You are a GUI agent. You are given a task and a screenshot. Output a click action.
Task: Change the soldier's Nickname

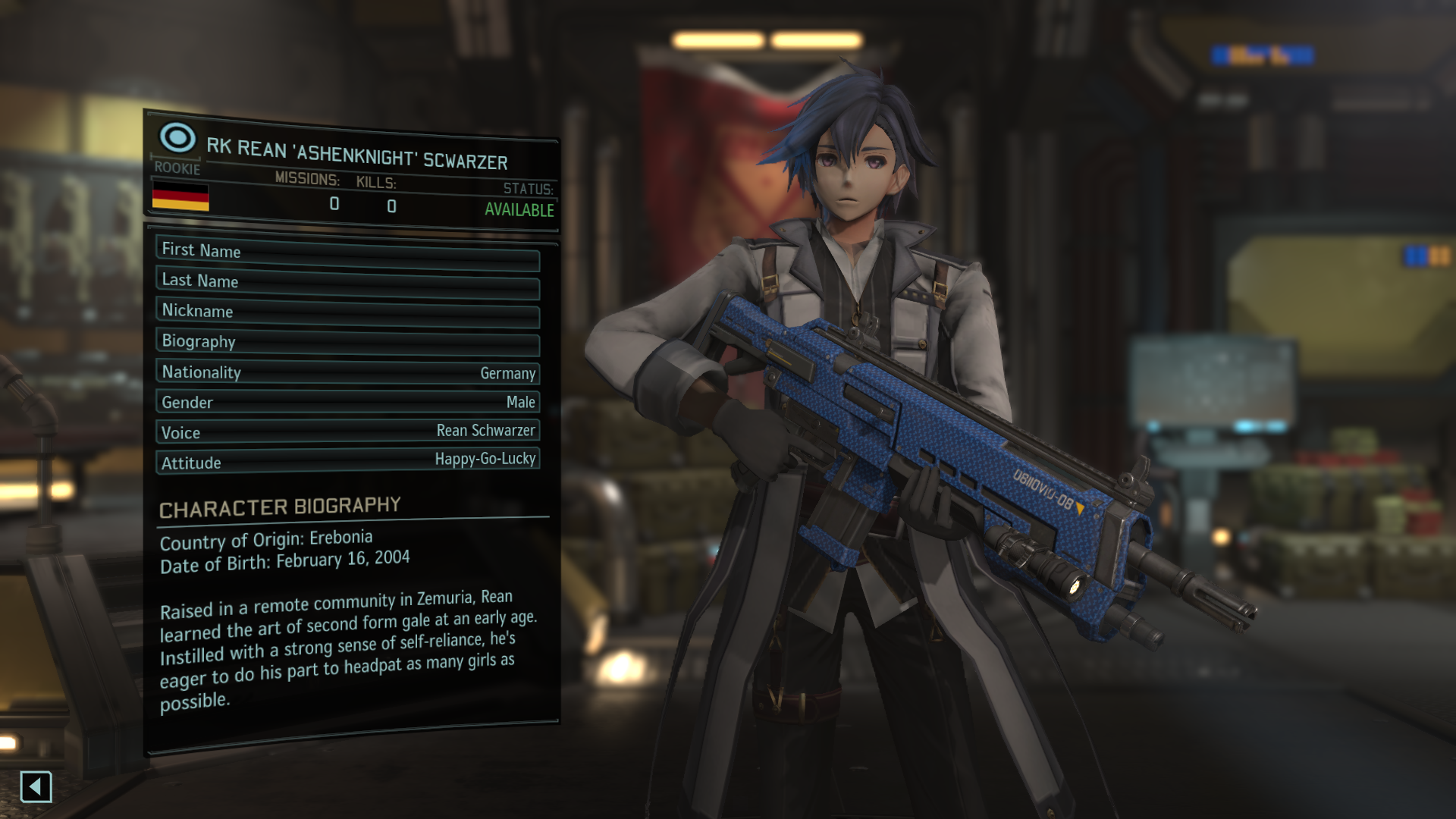point(347,312)
